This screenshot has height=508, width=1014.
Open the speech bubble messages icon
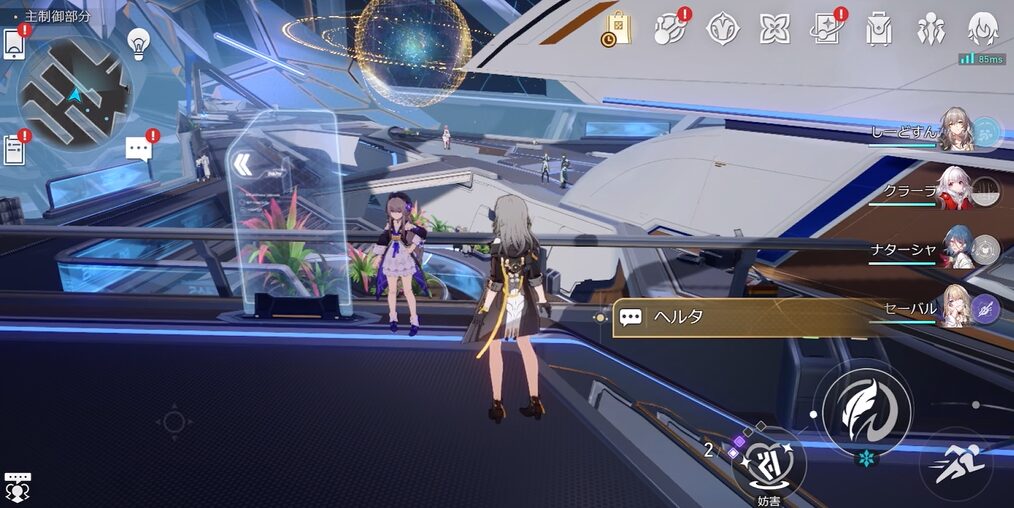pyautogui.click(x=139, y=149)
